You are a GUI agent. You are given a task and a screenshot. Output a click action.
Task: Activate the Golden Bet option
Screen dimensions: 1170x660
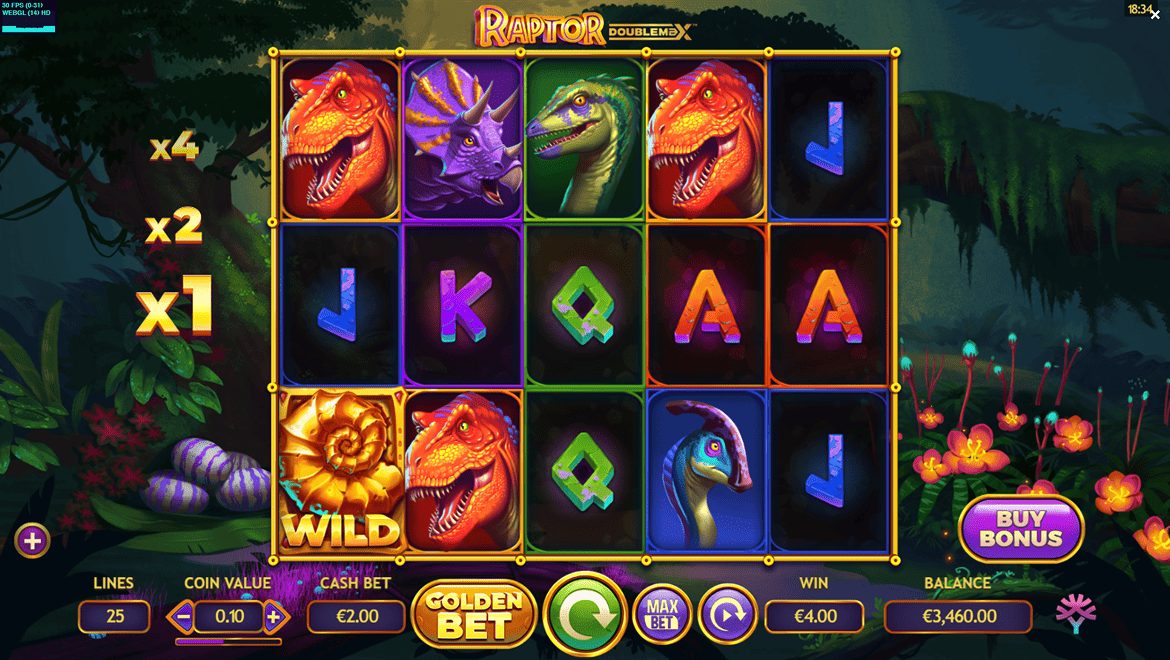pyautogui.click(x=474, y=614)
